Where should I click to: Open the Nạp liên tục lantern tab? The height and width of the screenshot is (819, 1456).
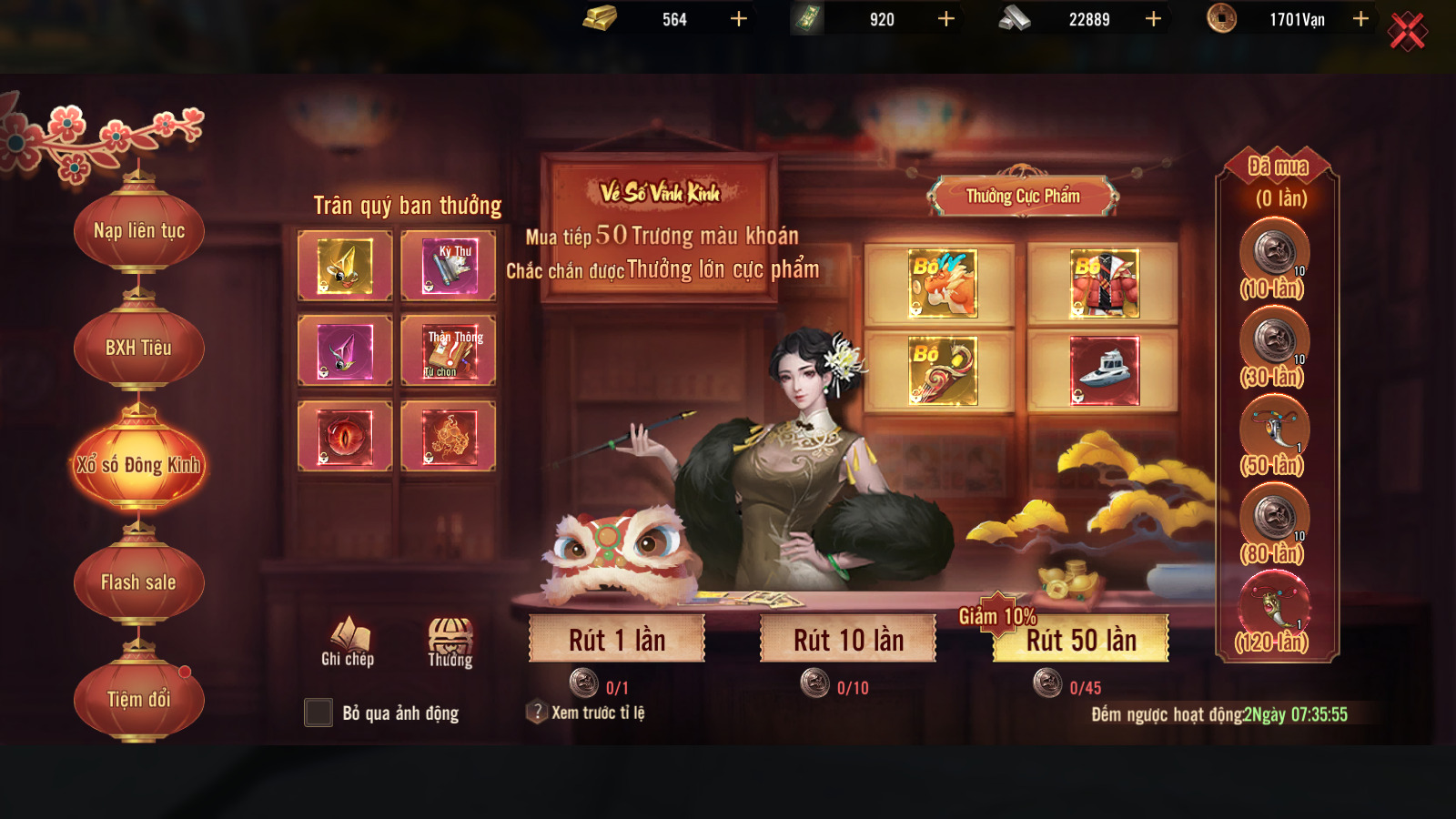tap(139, 231)
